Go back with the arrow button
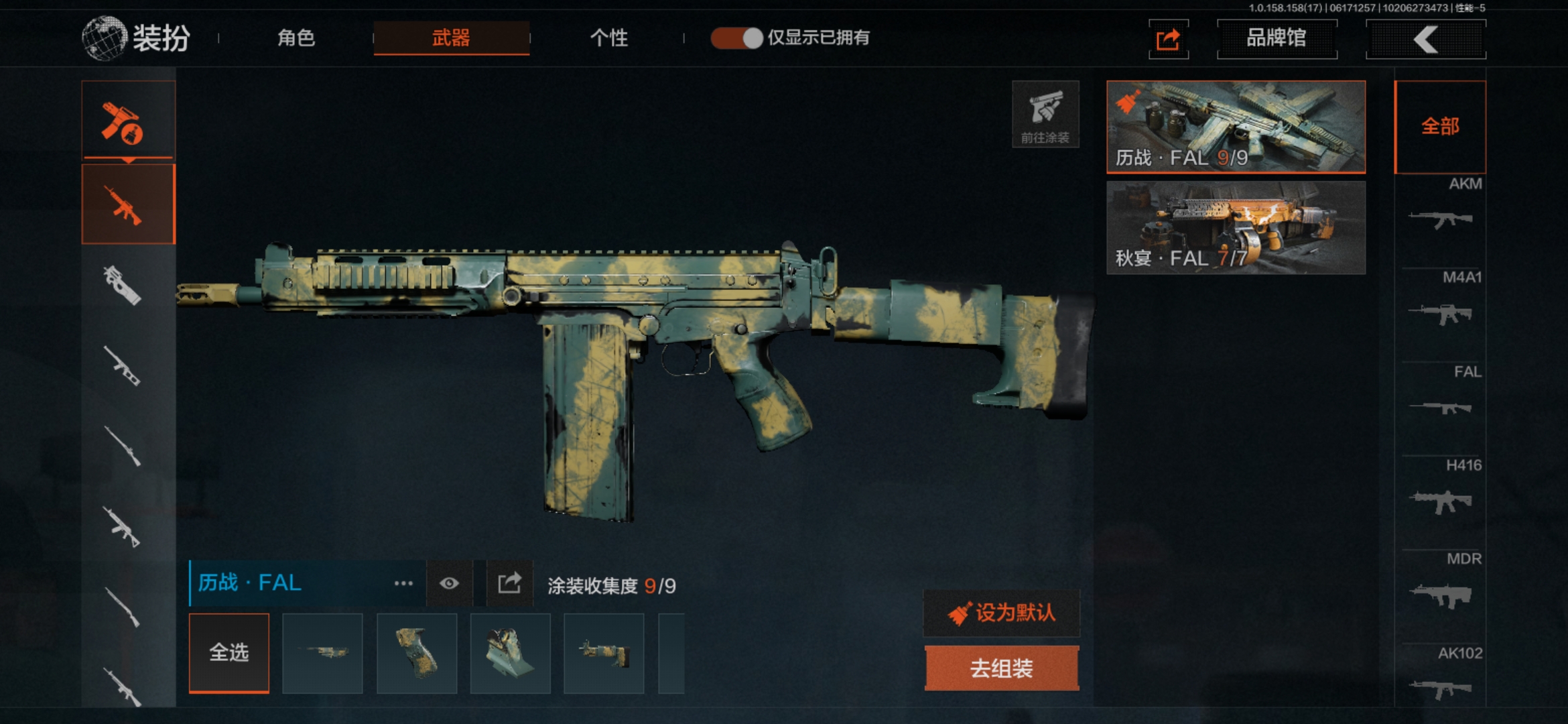 click(1426, 39)
